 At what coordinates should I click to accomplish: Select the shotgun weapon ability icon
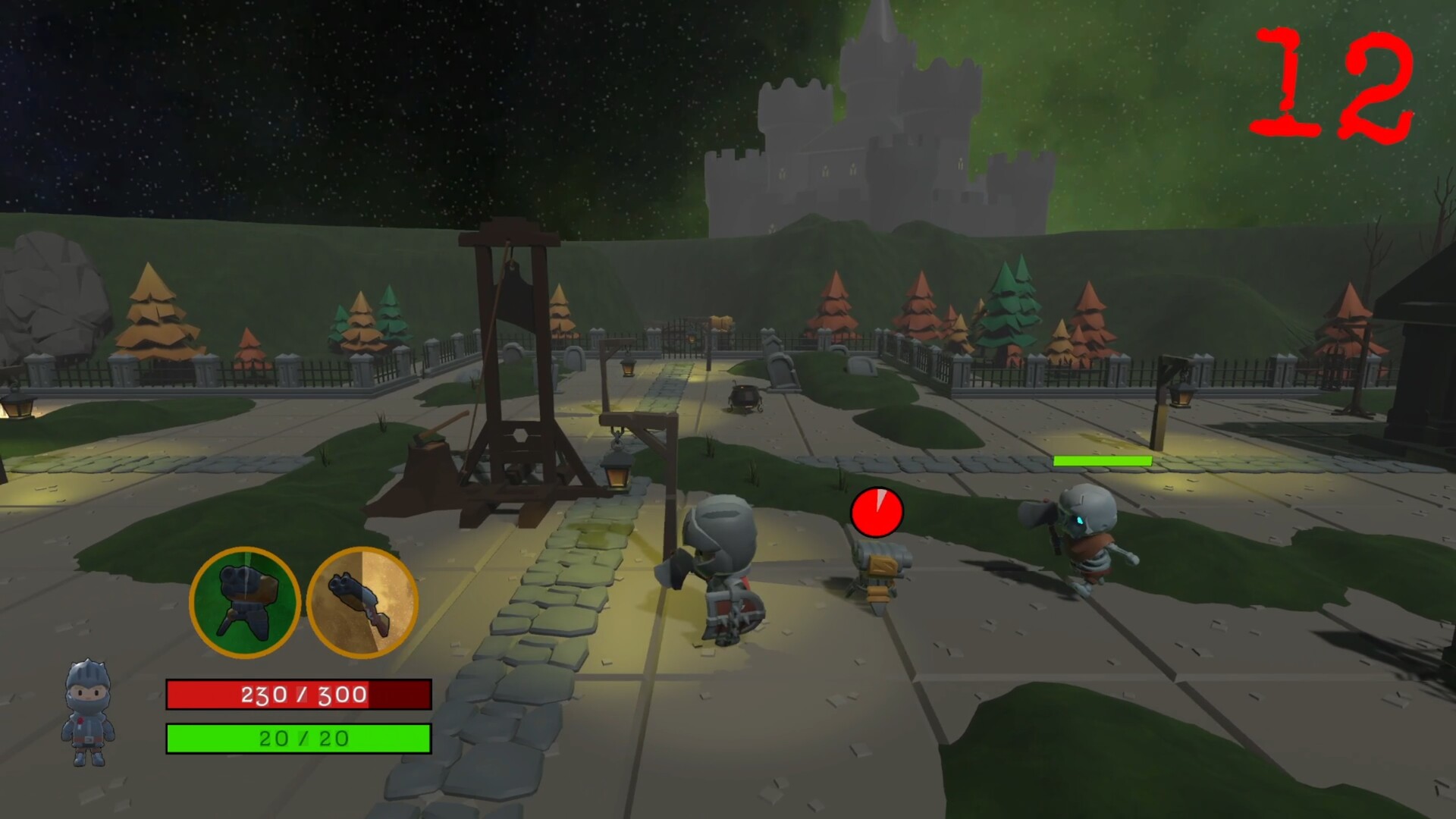coord(362,603)
